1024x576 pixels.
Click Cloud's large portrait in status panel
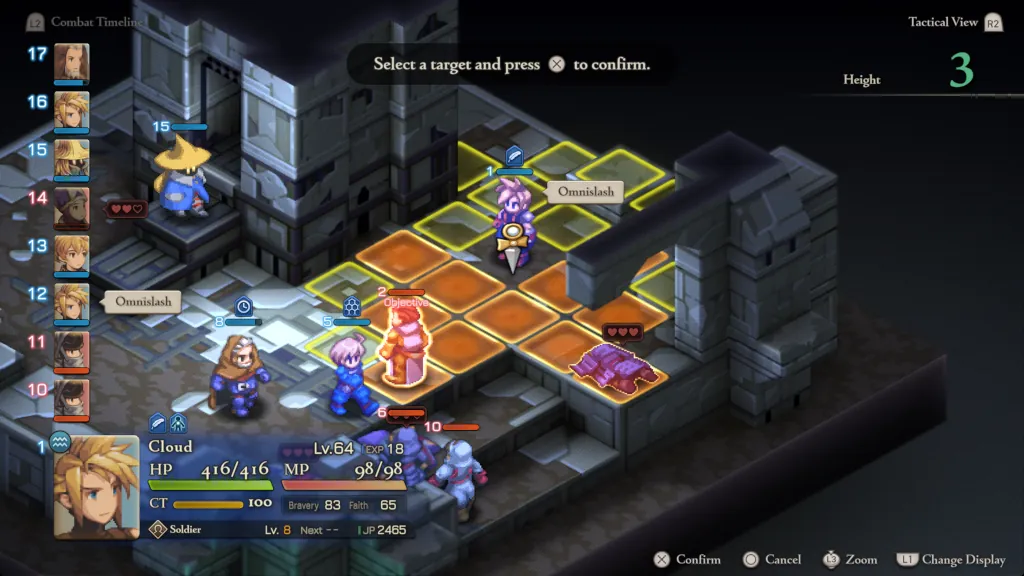click(x=96, y=486)
